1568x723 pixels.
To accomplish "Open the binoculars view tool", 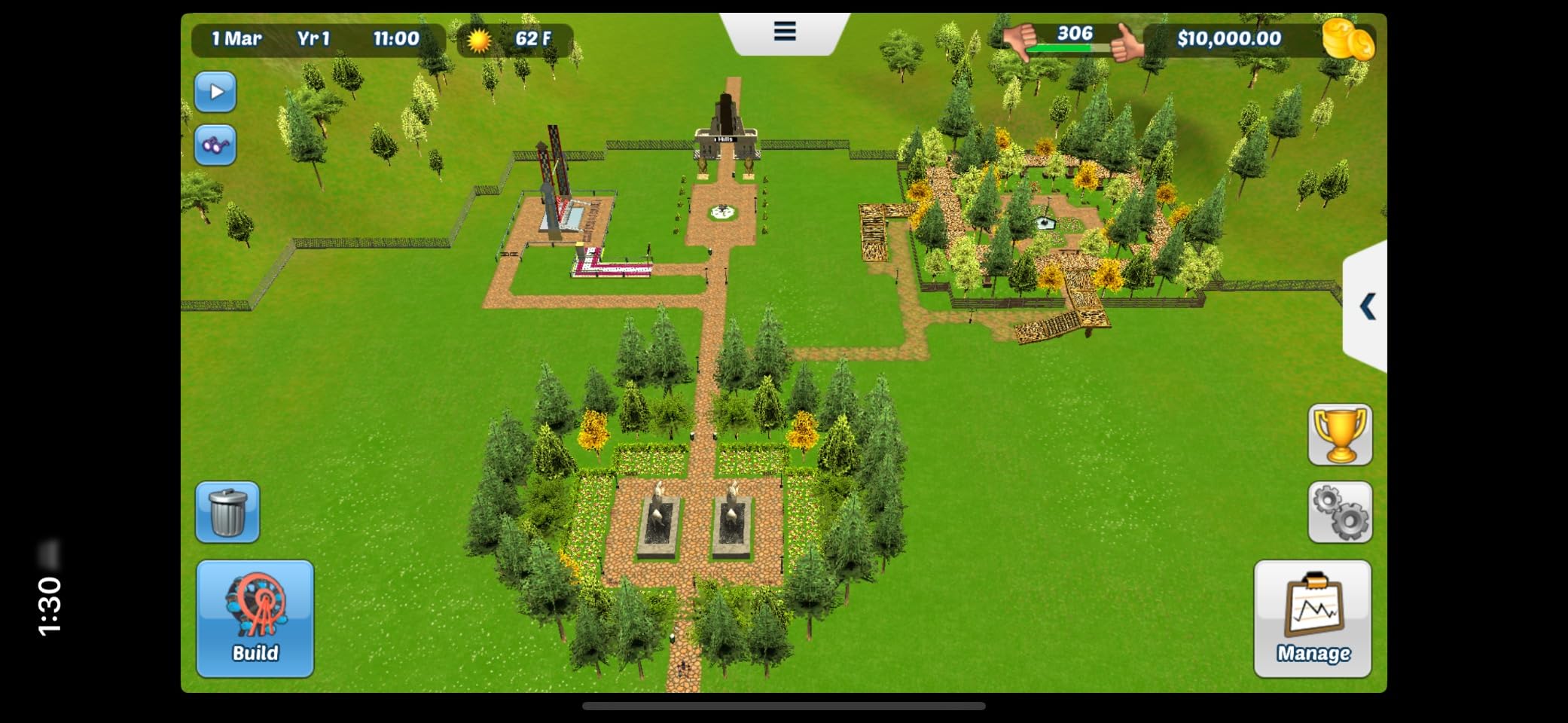I will [215, 145].
